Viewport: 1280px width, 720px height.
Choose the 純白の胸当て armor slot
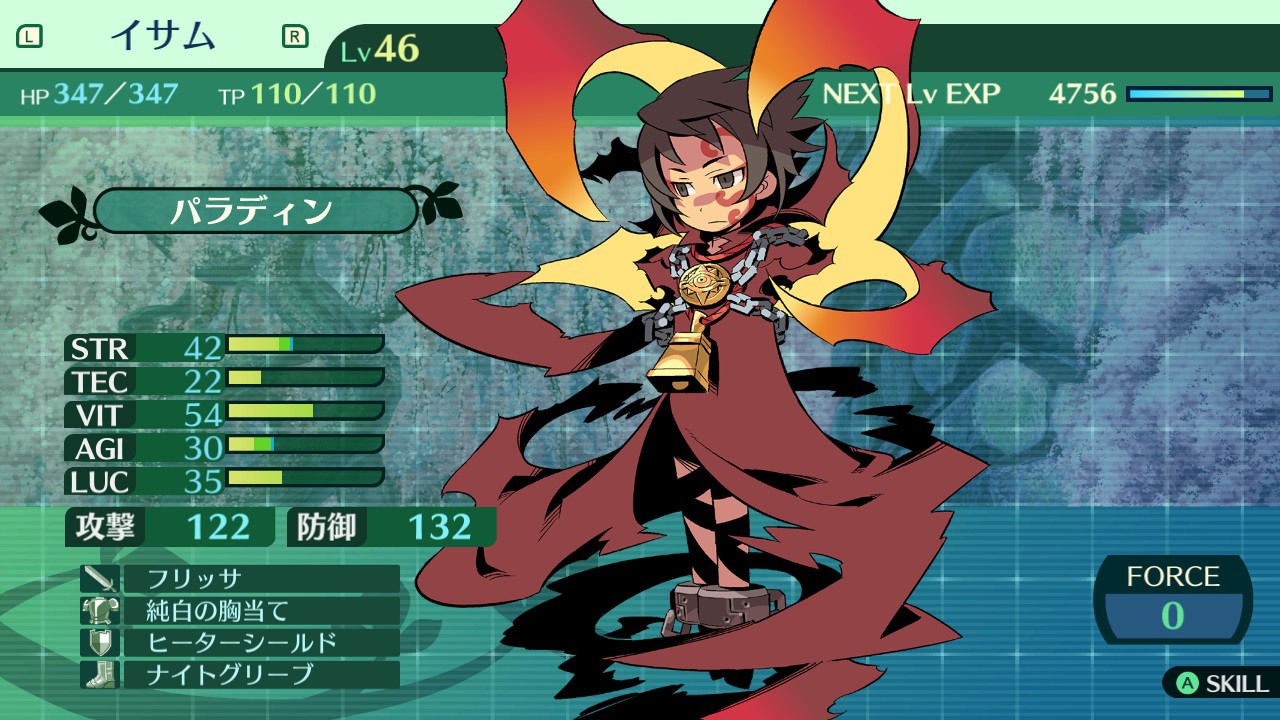258,610
